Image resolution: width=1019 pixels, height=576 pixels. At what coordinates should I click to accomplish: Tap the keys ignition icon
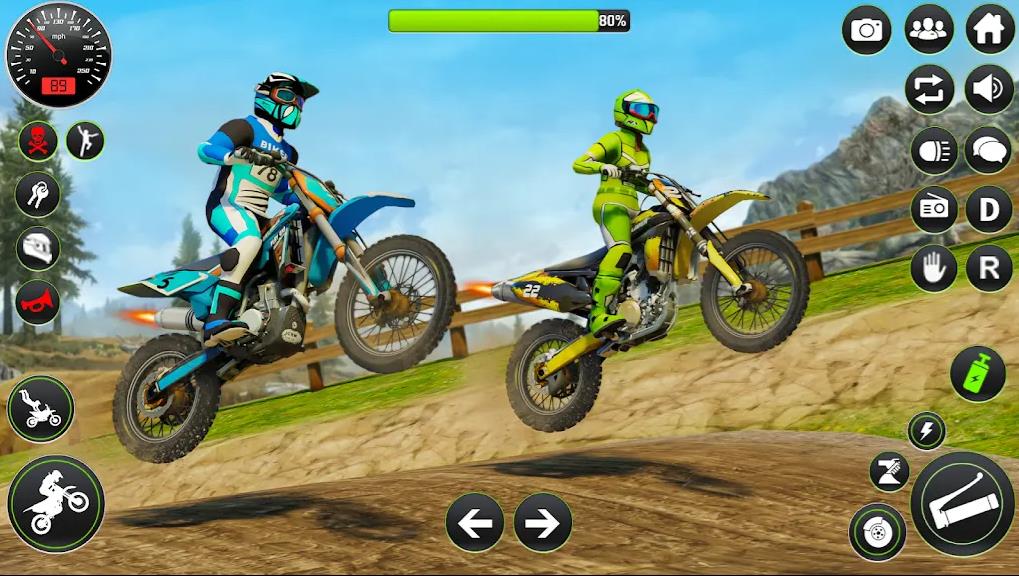coord(38,194)
